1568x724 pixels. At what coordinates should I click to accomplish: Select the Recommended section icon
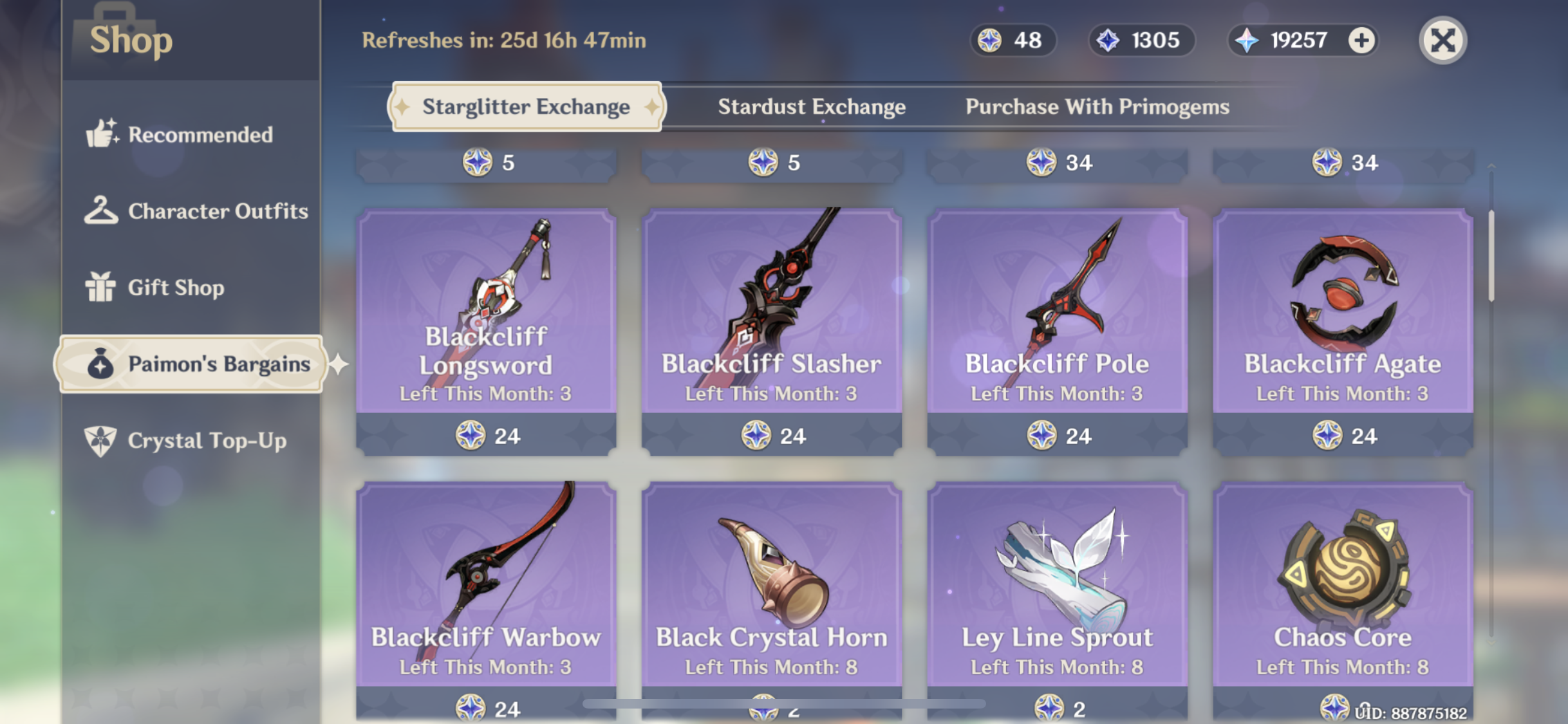click(x=102, y=135)
